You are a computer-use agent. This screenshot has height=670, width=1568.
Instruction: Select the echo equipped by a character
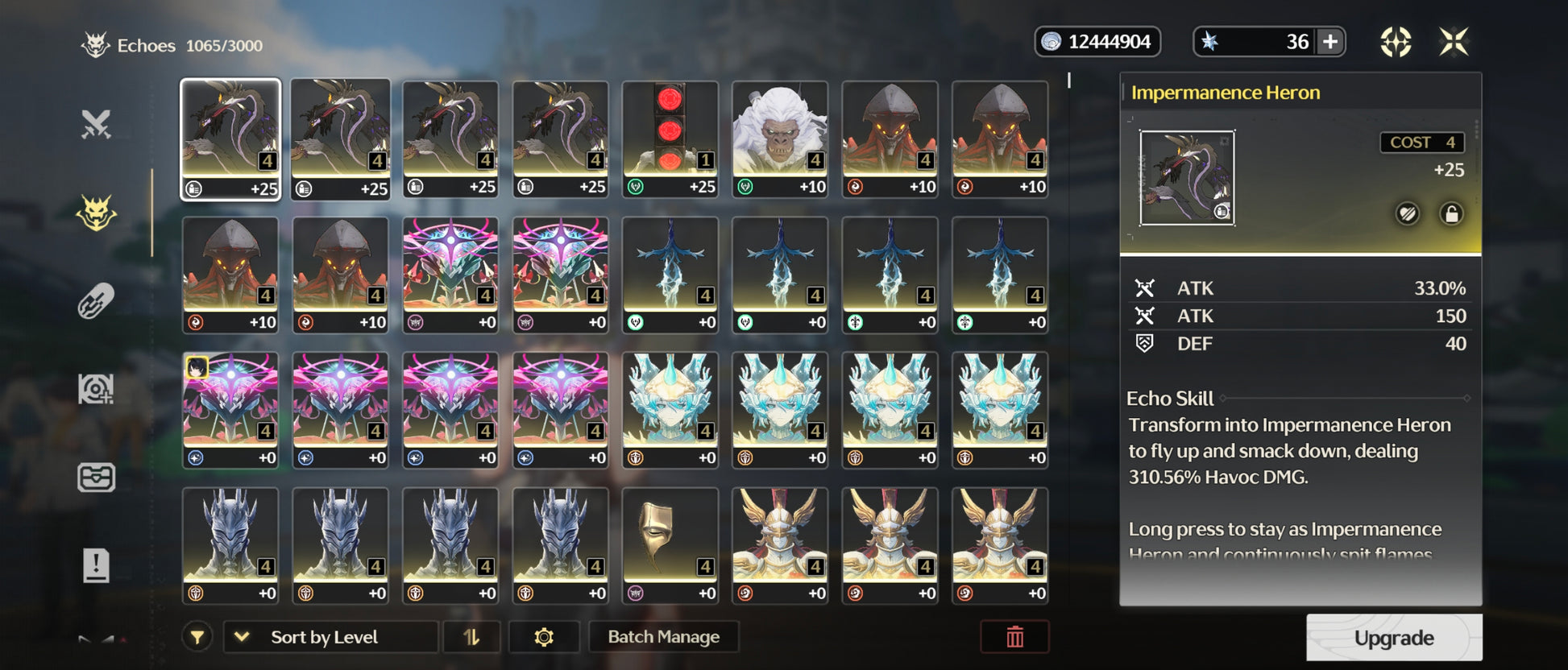coord(230,410)
